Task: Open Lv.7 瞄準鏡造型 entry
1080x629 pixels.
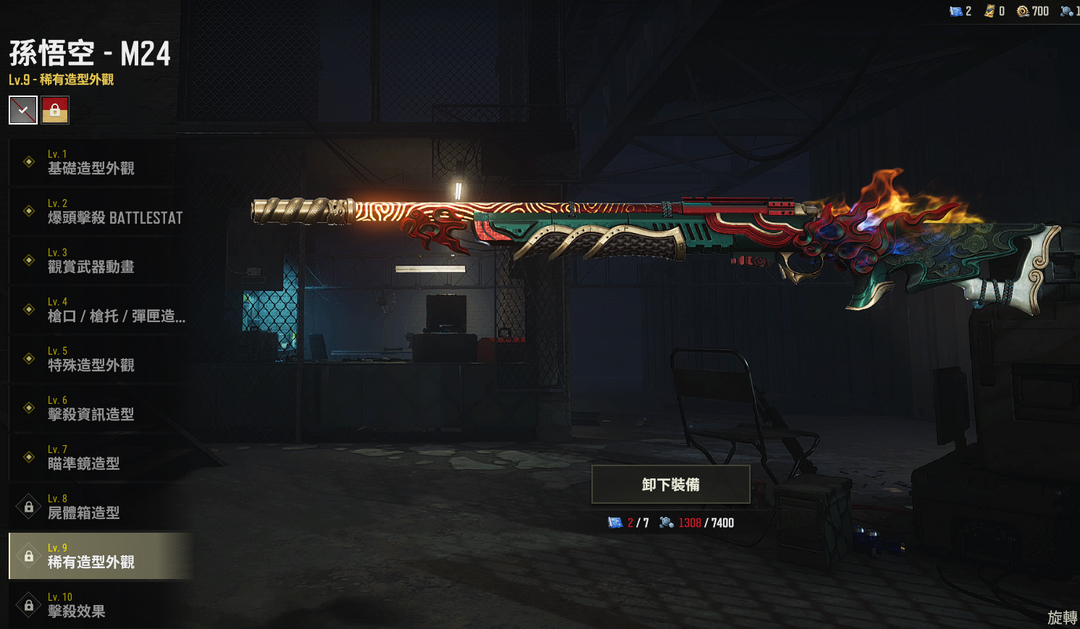Action: [100, 457]
